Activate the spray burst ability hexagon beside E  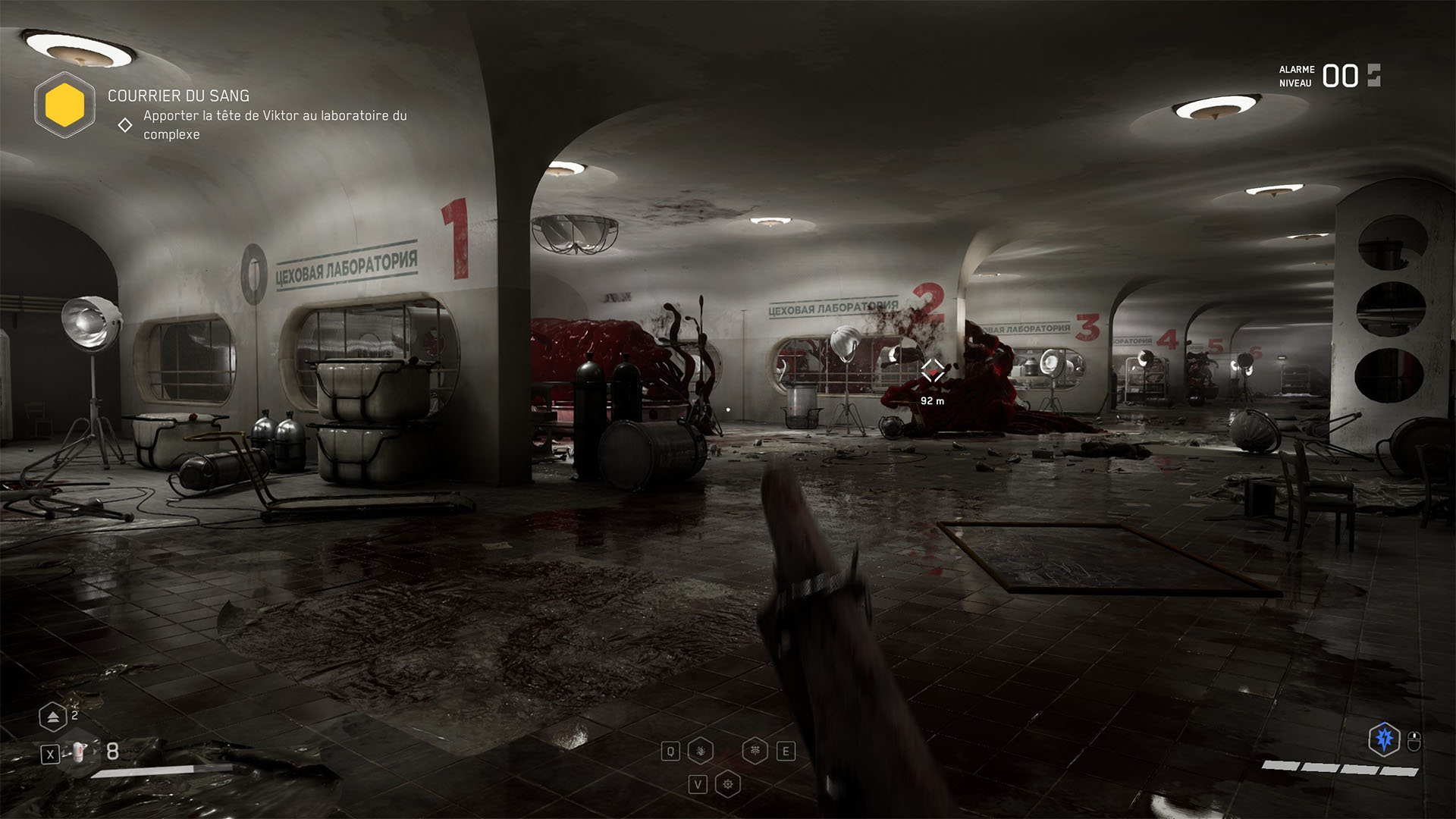(755, 751)
